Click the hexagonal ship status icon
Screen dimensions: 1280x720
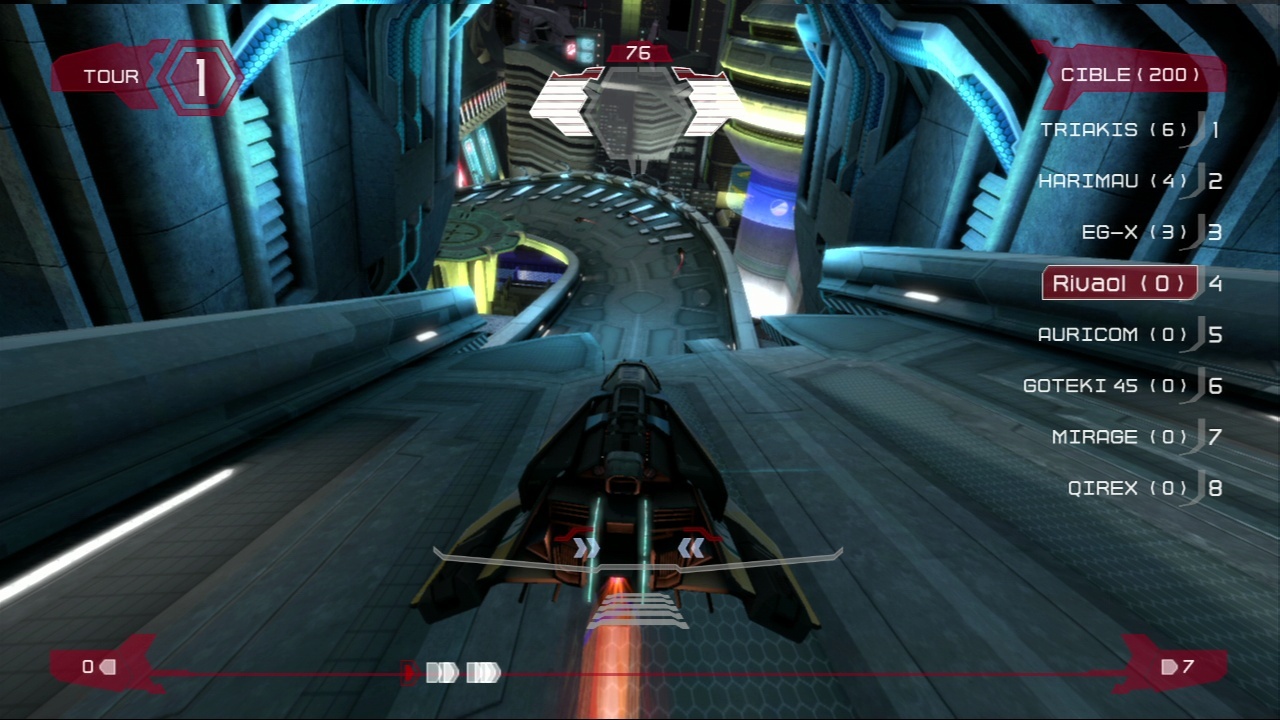636,105
